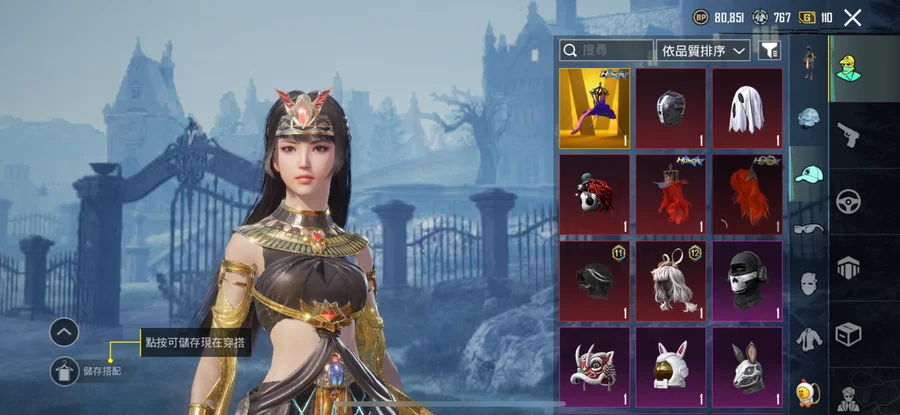Open the quality sort order dropdown
This screenshot has width=900, height=415.
[x=704, y=49]
